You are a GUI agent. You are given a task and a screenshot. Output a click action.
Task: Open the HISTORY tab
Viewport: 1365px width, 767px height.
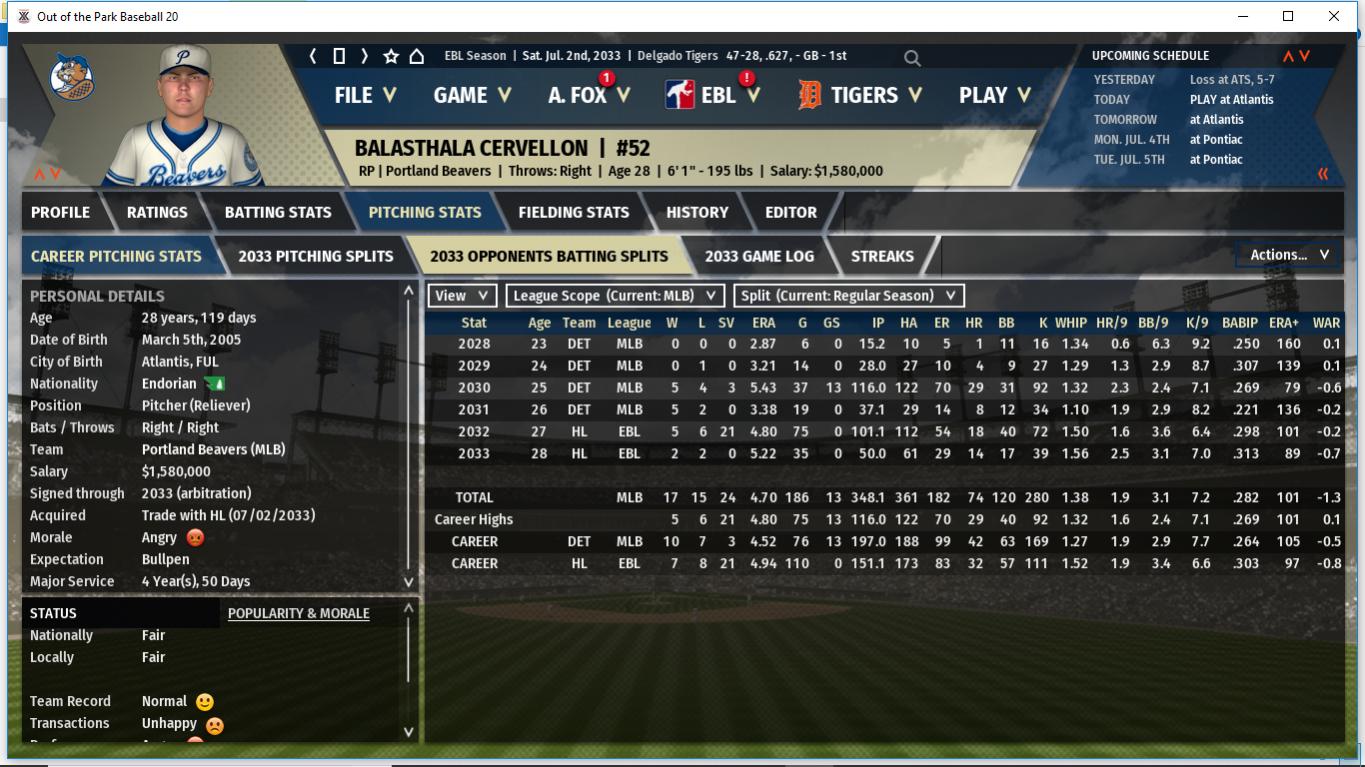point(697,212)
